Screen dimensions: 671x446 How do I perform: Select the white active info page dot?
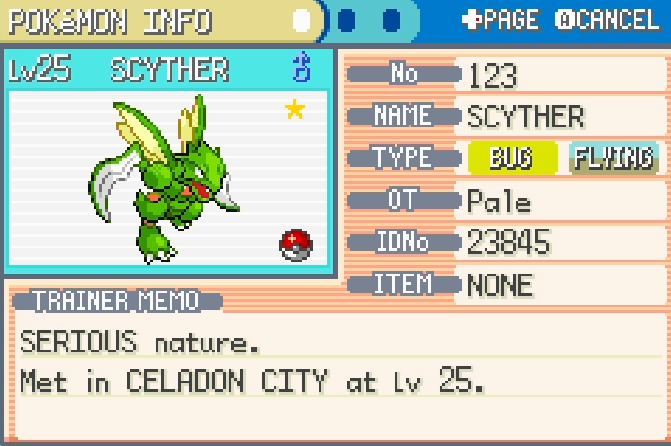click(302, 20)
